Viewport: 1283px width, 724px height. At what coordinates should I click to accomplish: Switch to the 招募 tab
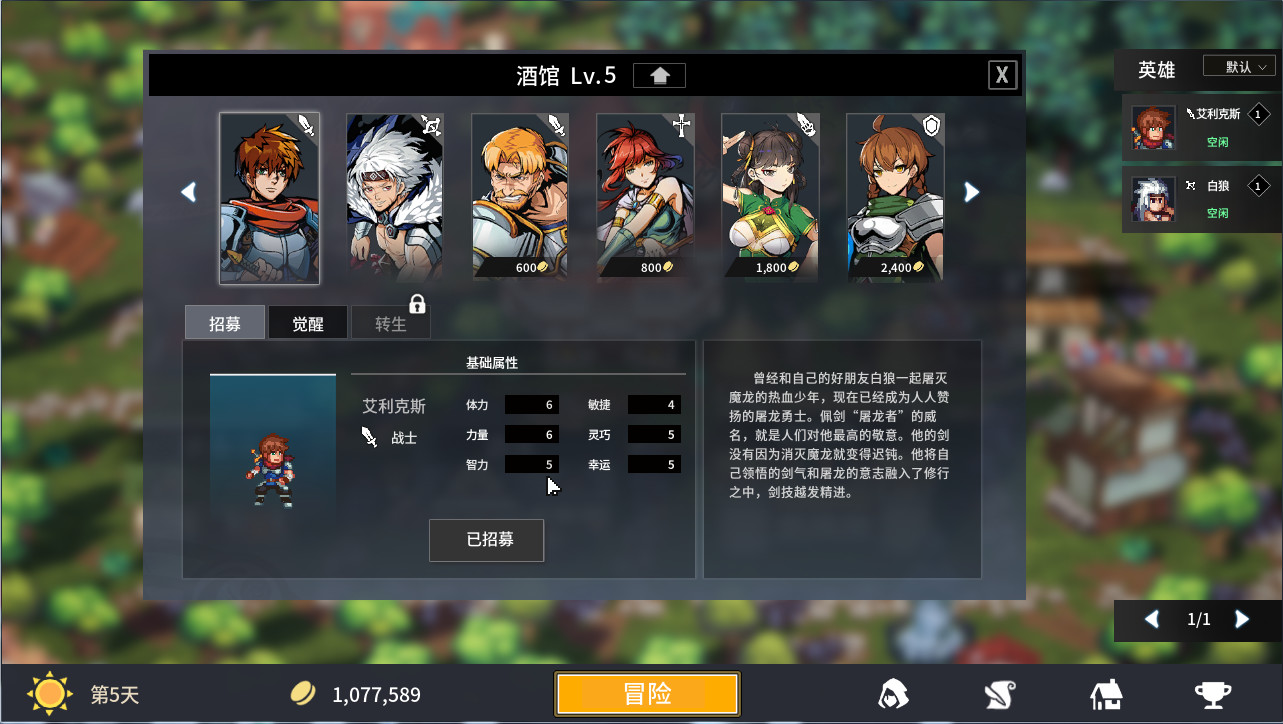point(224,322)
